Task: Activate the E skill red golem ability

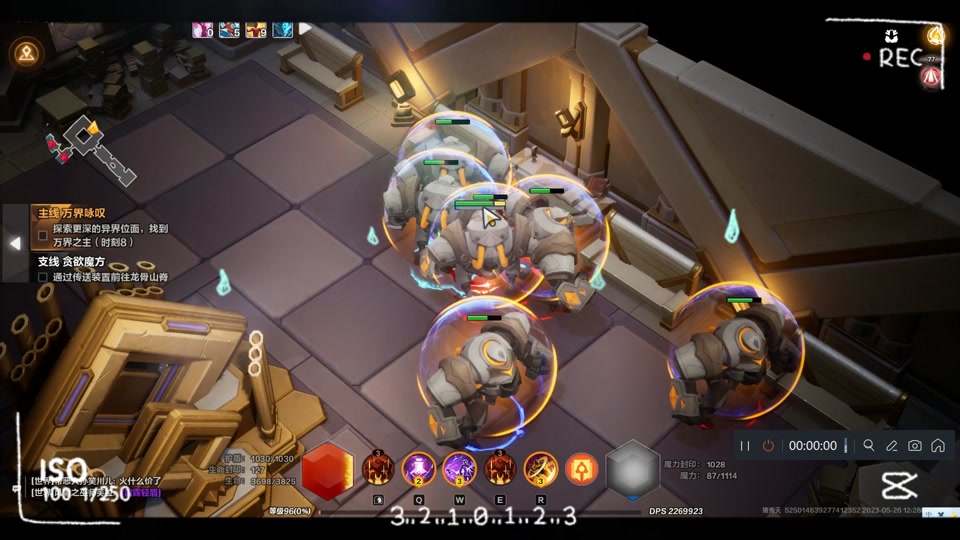Action: [x=500, y=468]
